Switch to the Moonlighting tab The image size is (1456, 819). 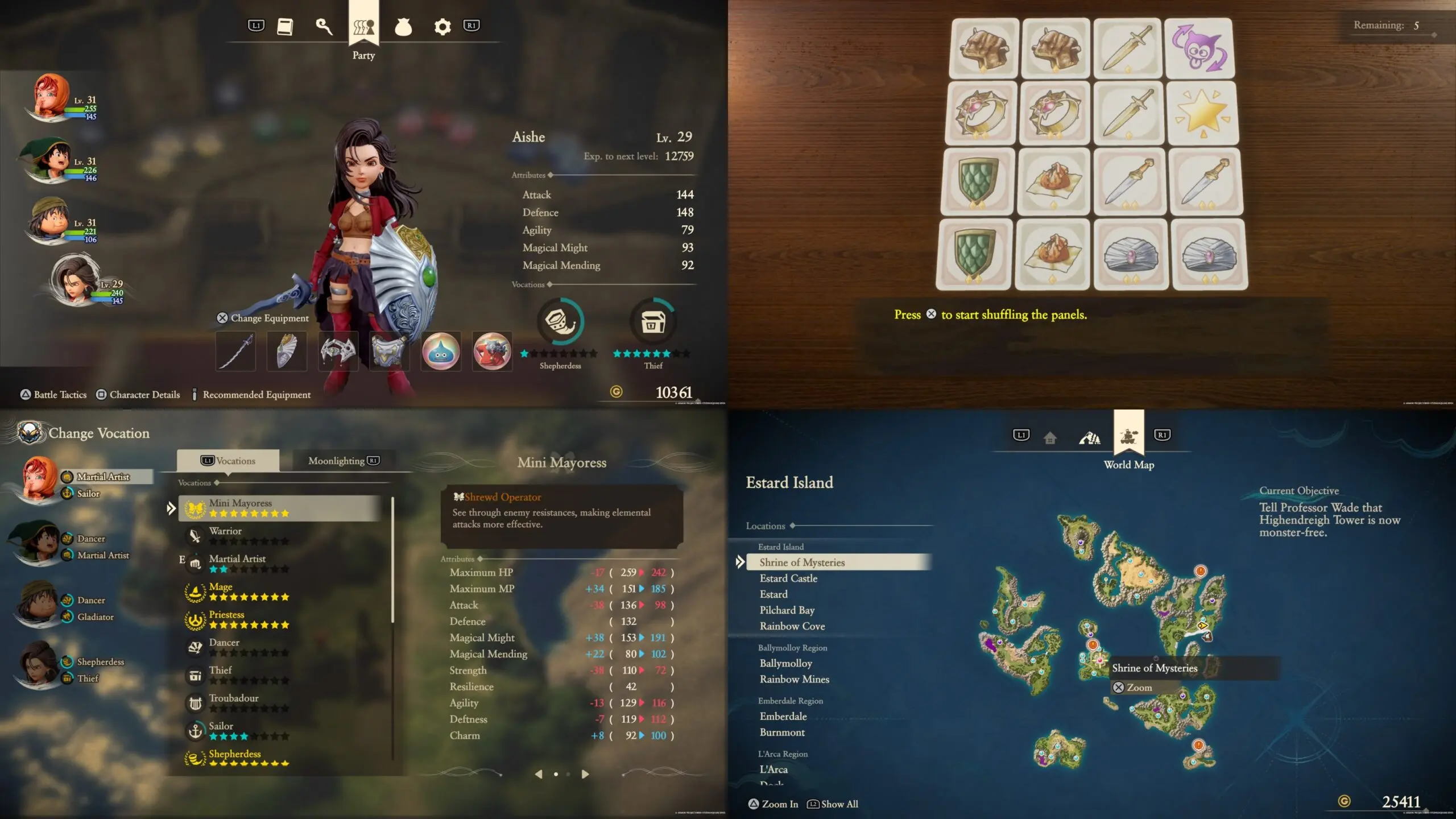344,461
